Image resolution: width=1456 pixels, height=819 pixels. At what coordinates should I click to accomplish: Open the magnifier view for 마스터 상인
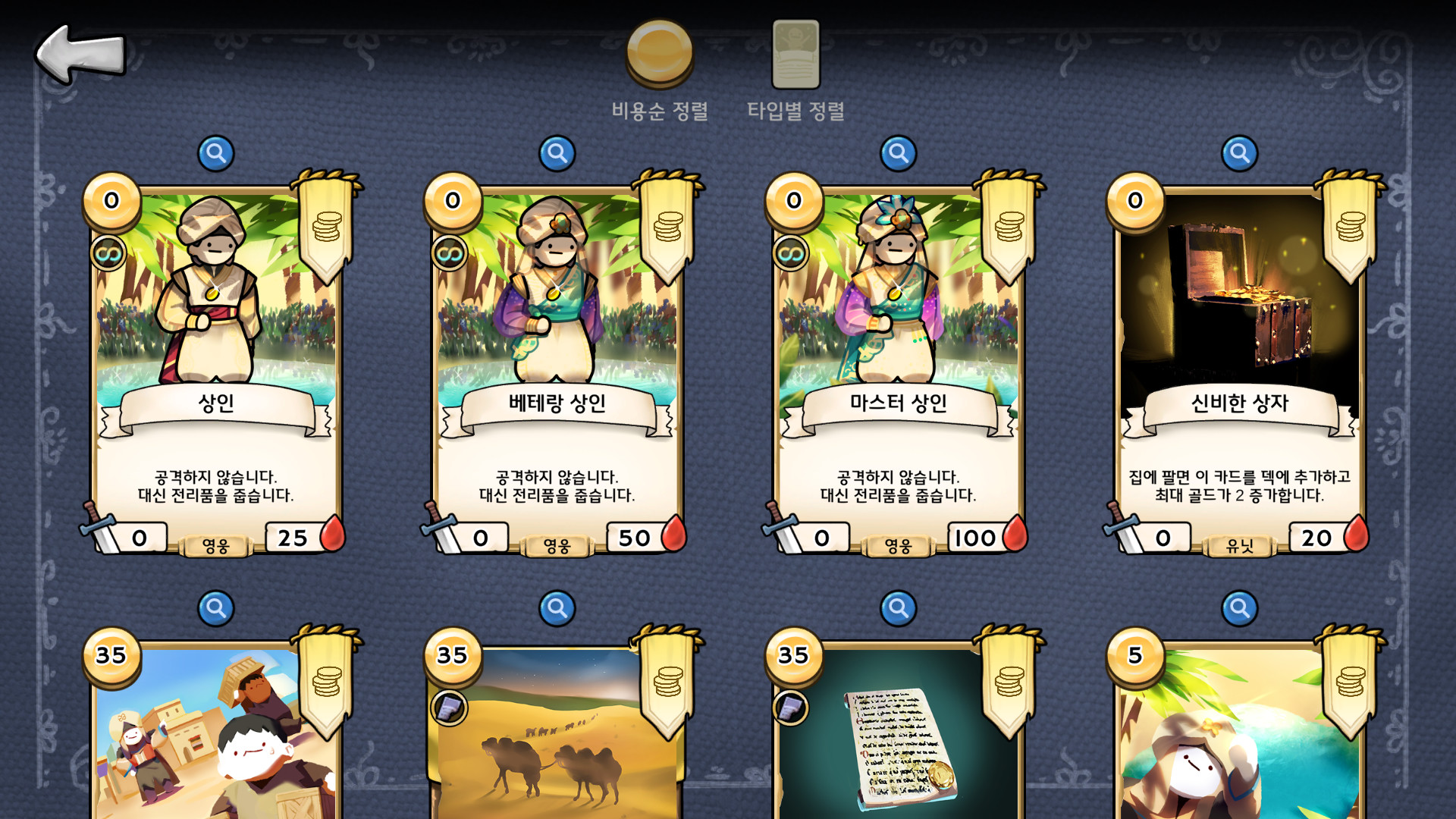coord(898,152)
